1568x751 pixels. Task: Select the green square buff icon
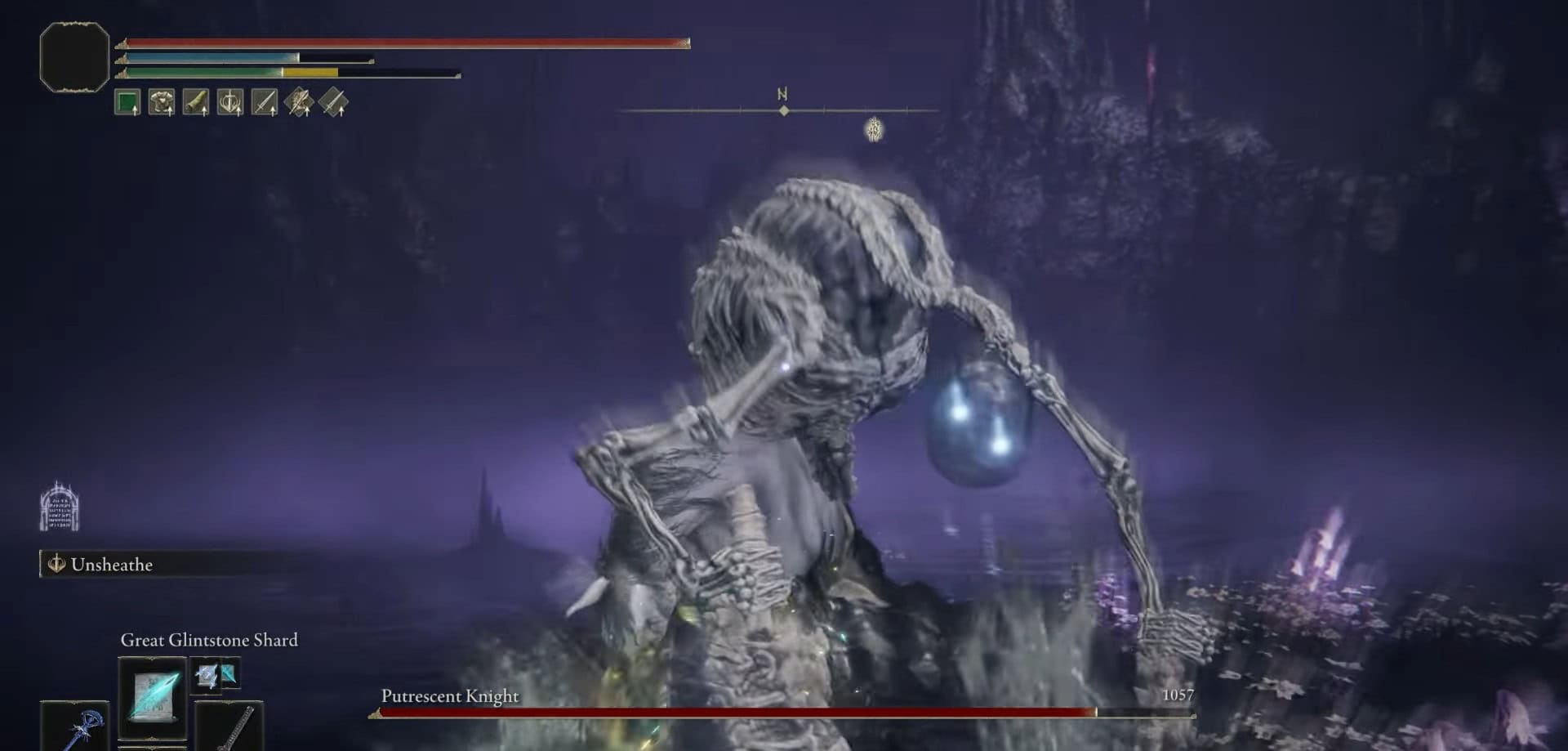click(127, 103)
